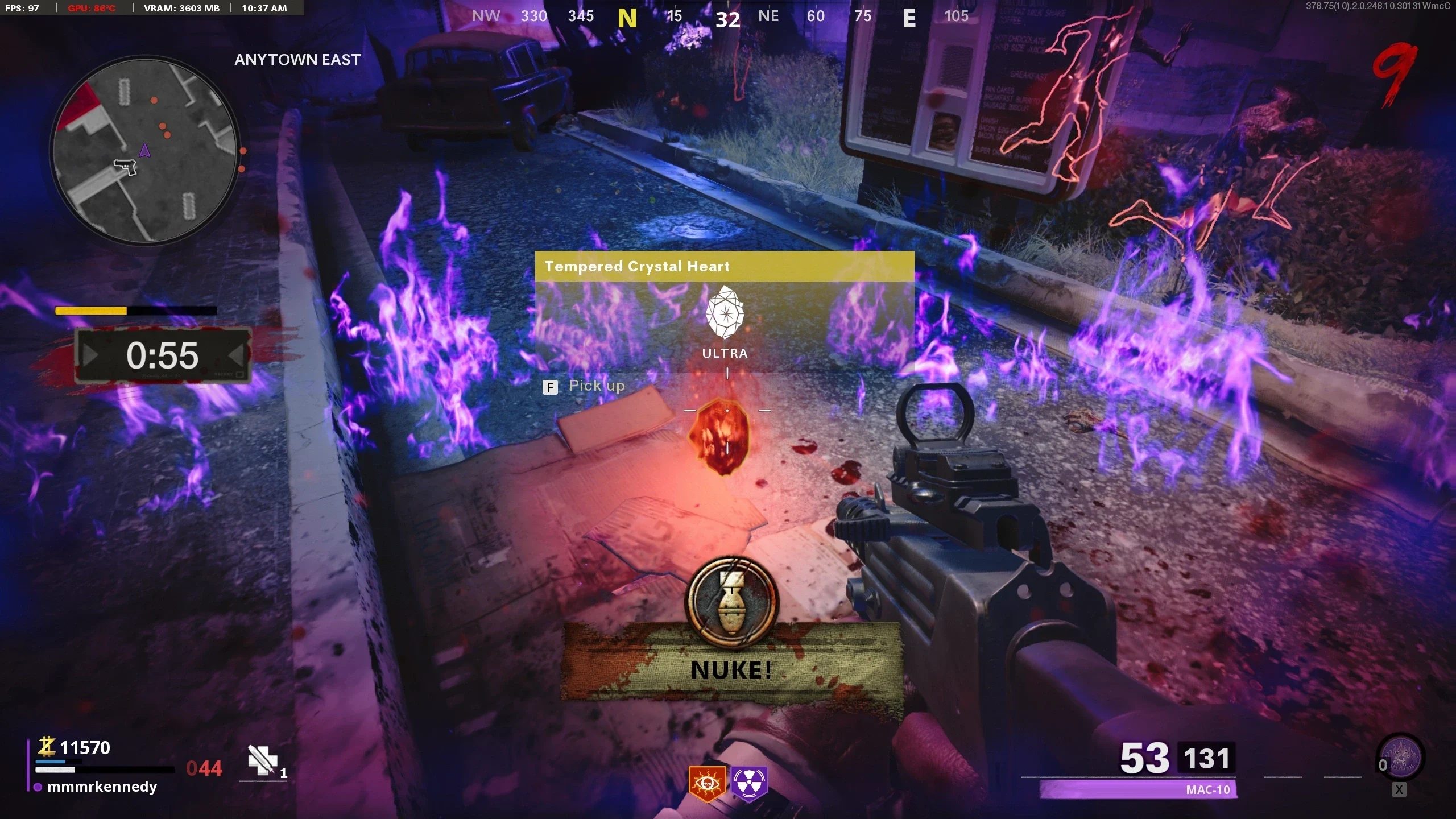1456x819 pixels.
Task: Click the Nuke power-up bomb icon
Action: [x=732, y=602]
